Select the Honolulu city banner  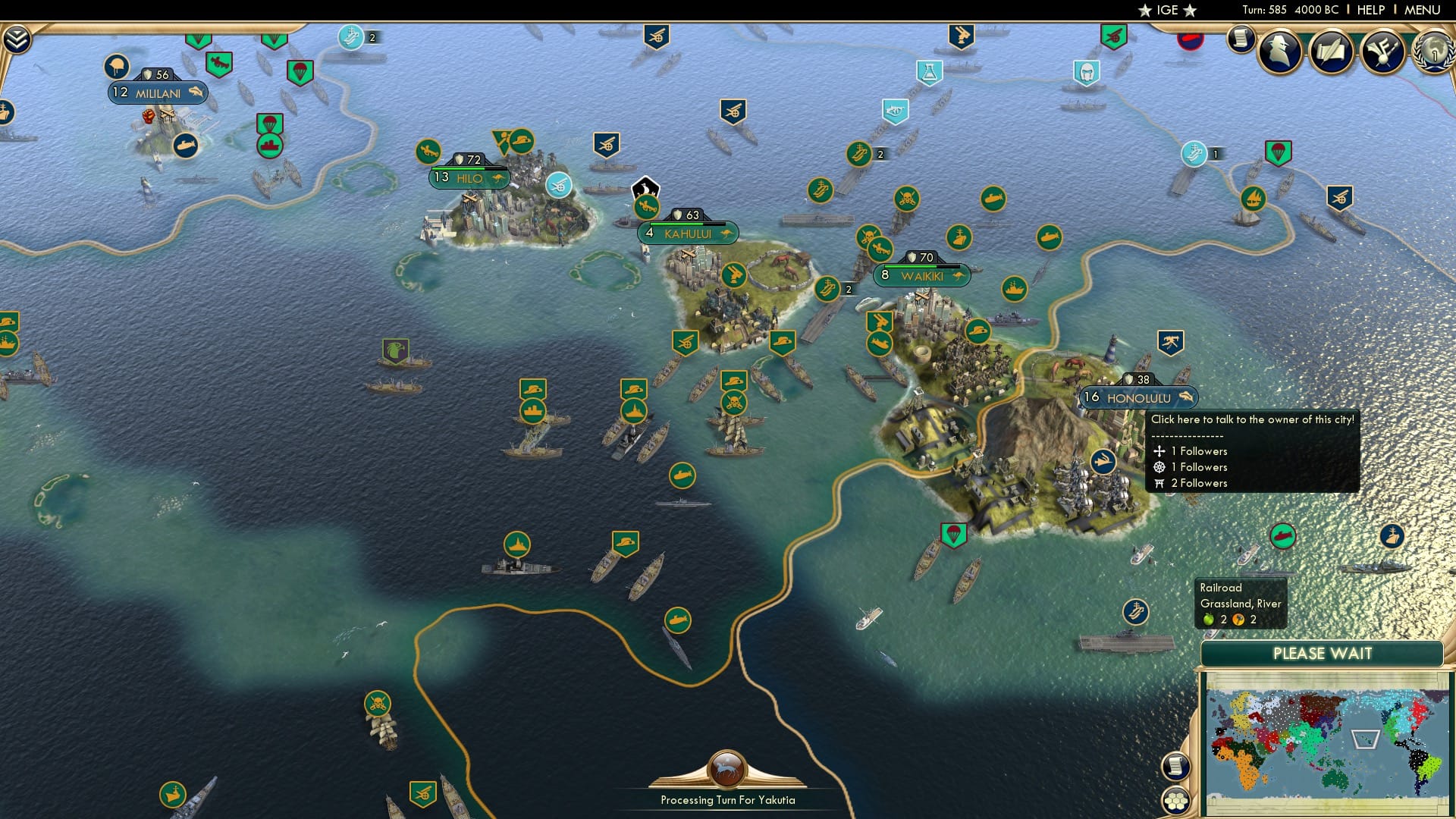(1141, 397)
